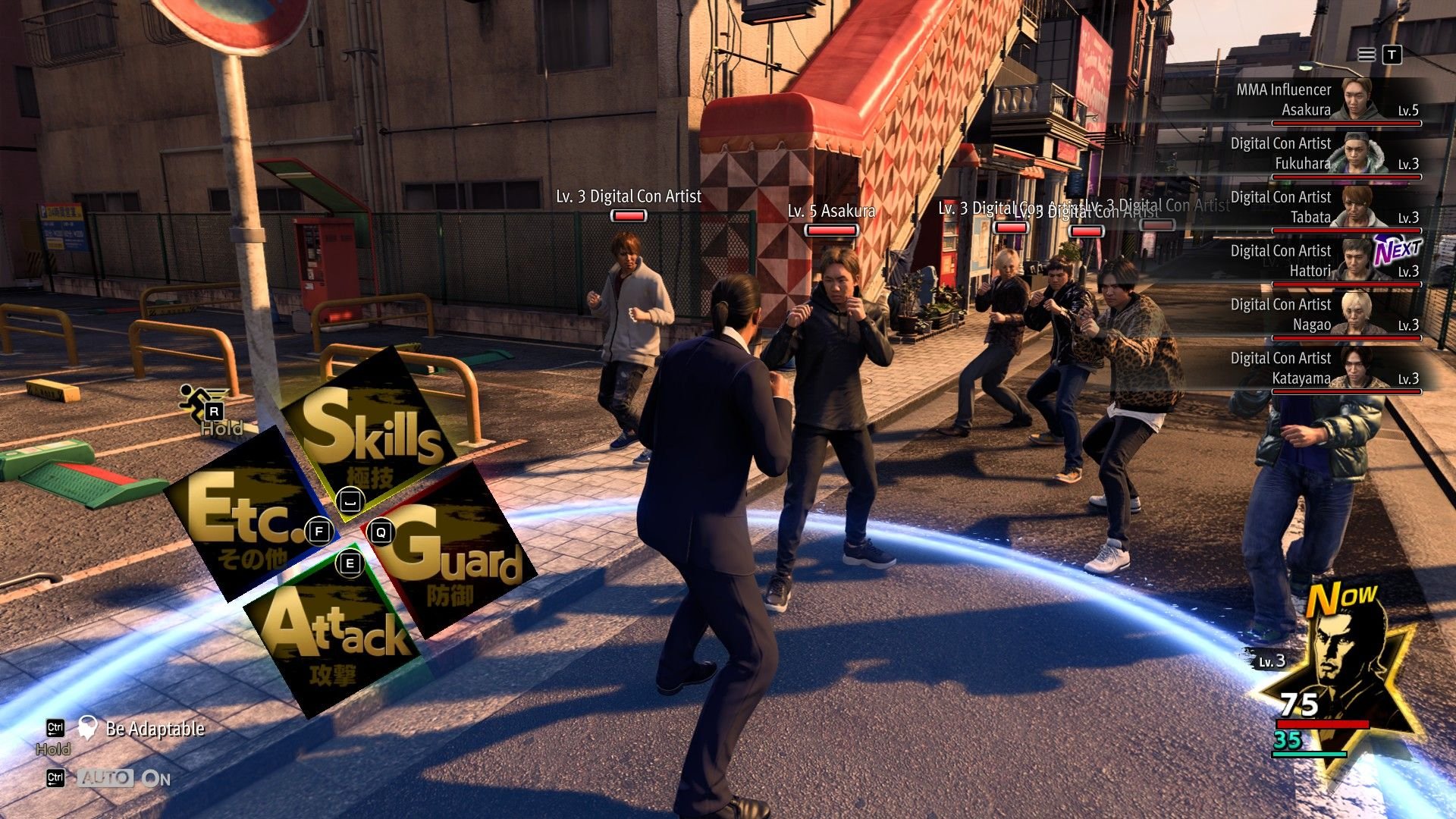Click the Be Adaptable tactic icon
The image size is (1456, 819).
[89, 727]
